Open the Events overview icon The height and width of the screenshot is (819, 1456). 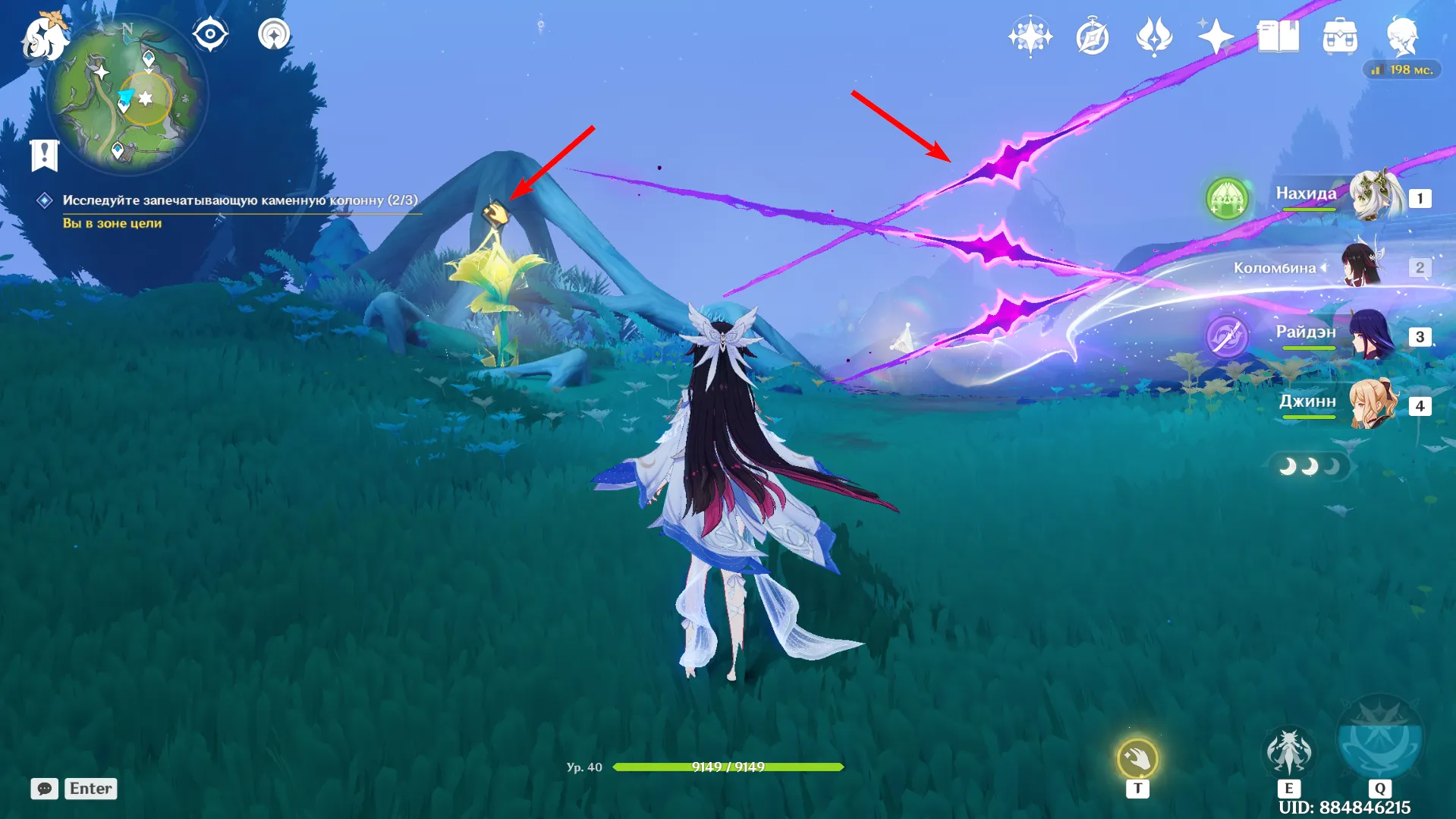[1030, 35]
